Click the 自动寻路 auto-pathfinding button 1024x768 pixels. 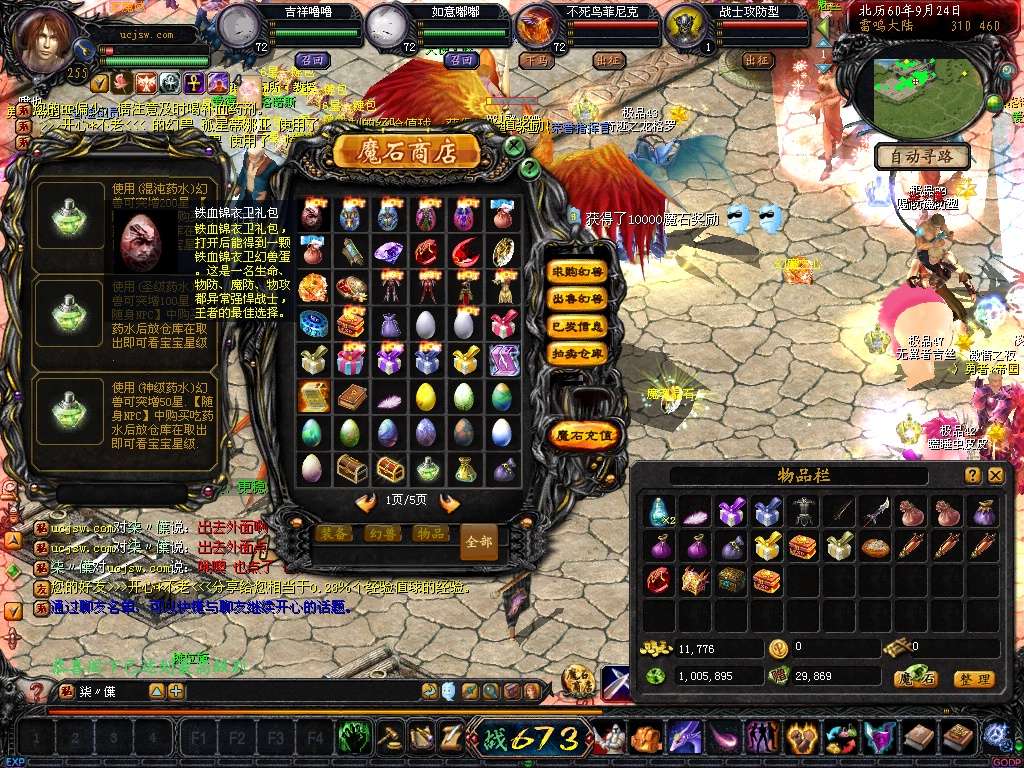click(922, 157)
